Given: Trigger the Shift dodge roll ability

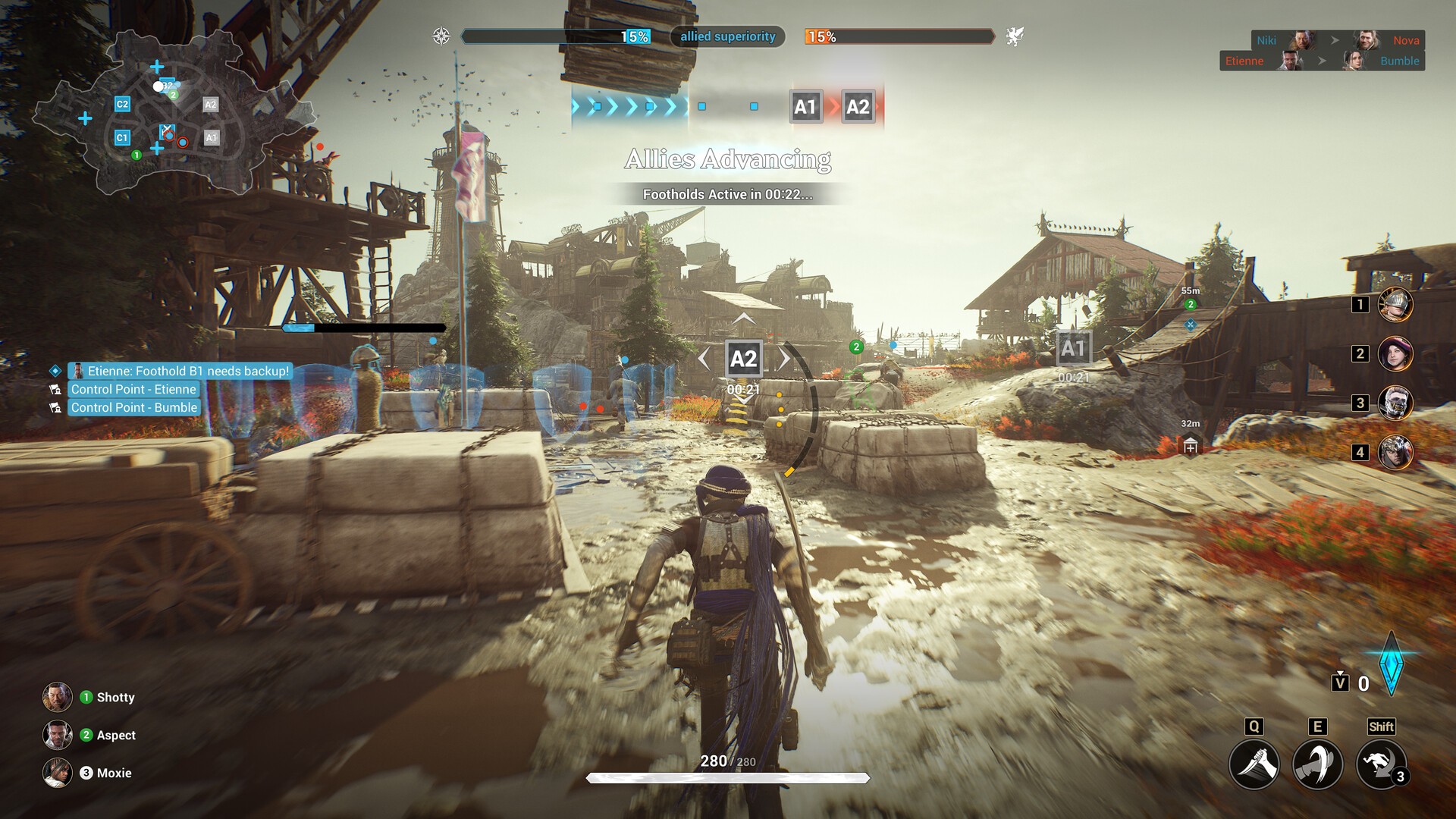Looking at the screenshot, I should point(1382,764).
